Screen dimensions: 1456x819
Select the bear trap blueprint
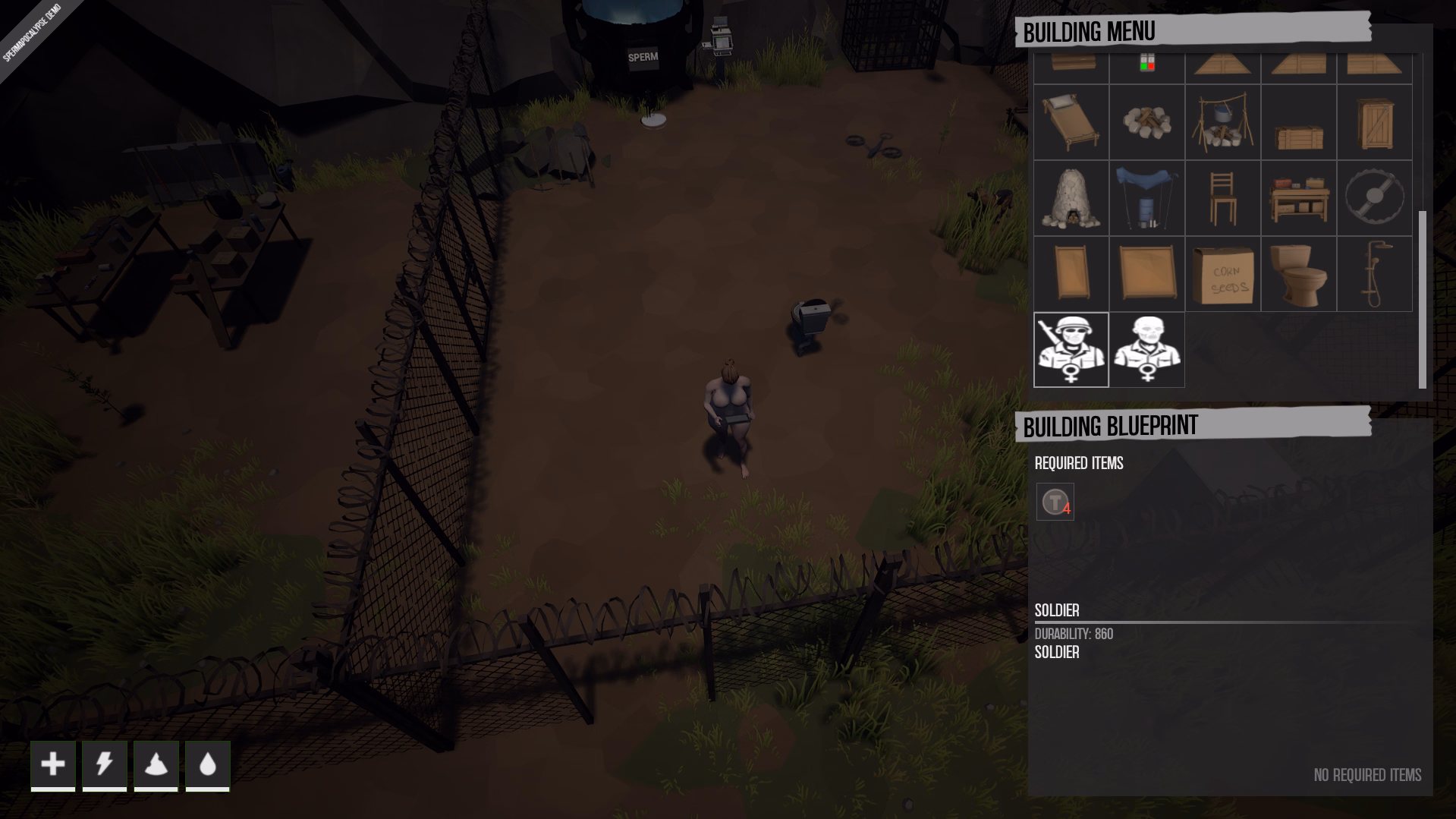1374,198
